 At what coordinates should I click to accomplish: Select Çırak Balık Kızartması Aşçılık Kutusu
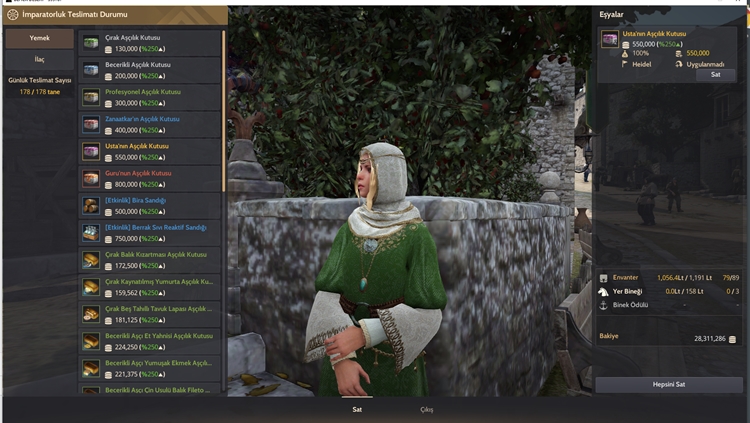(x=150, y=259)
